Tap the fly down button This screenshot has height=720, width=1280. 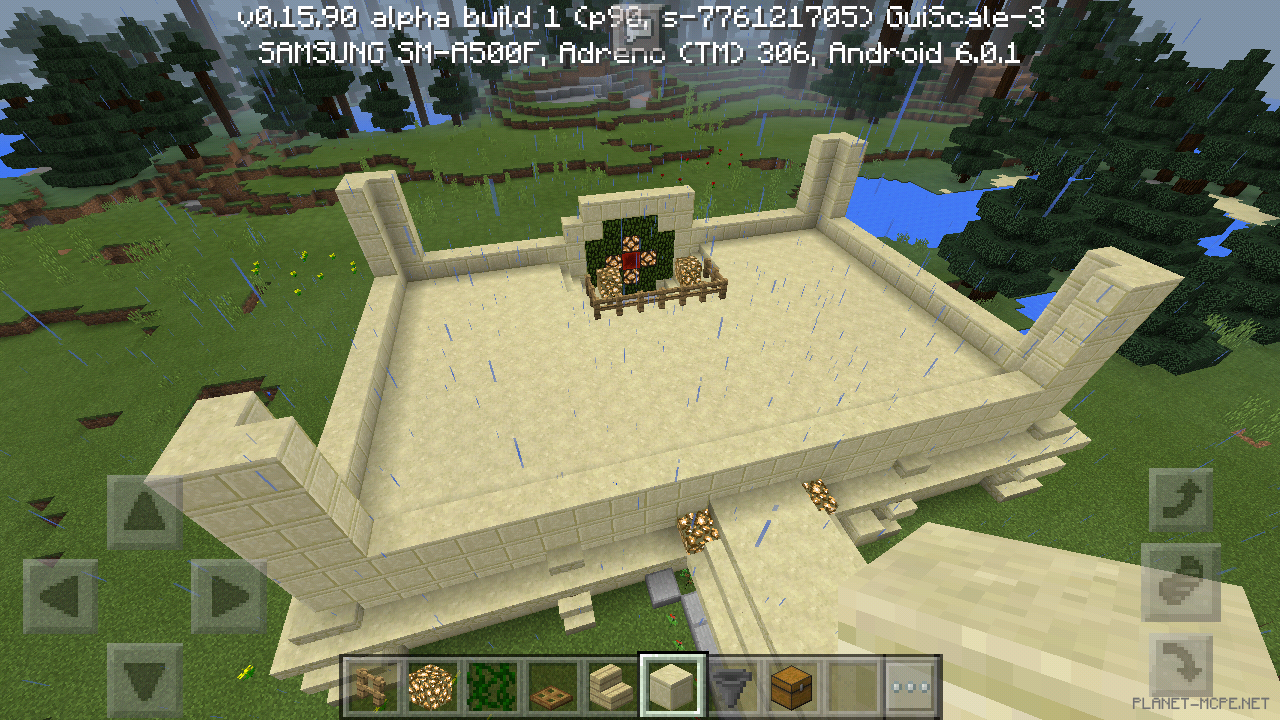pos(1181,666)
